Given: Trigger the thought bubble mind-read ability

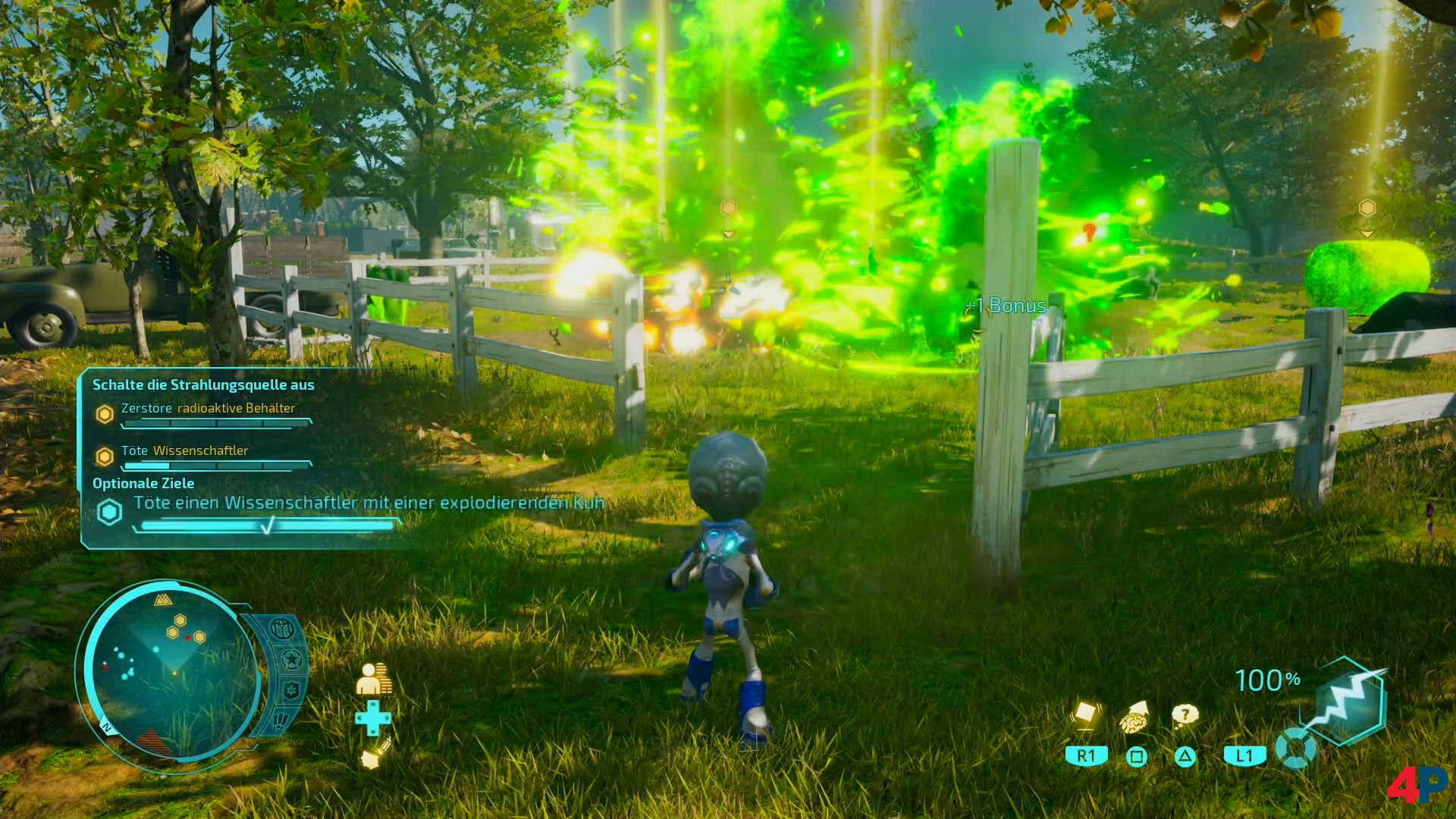Looking at the screenshot, I should coord(1185,714).
